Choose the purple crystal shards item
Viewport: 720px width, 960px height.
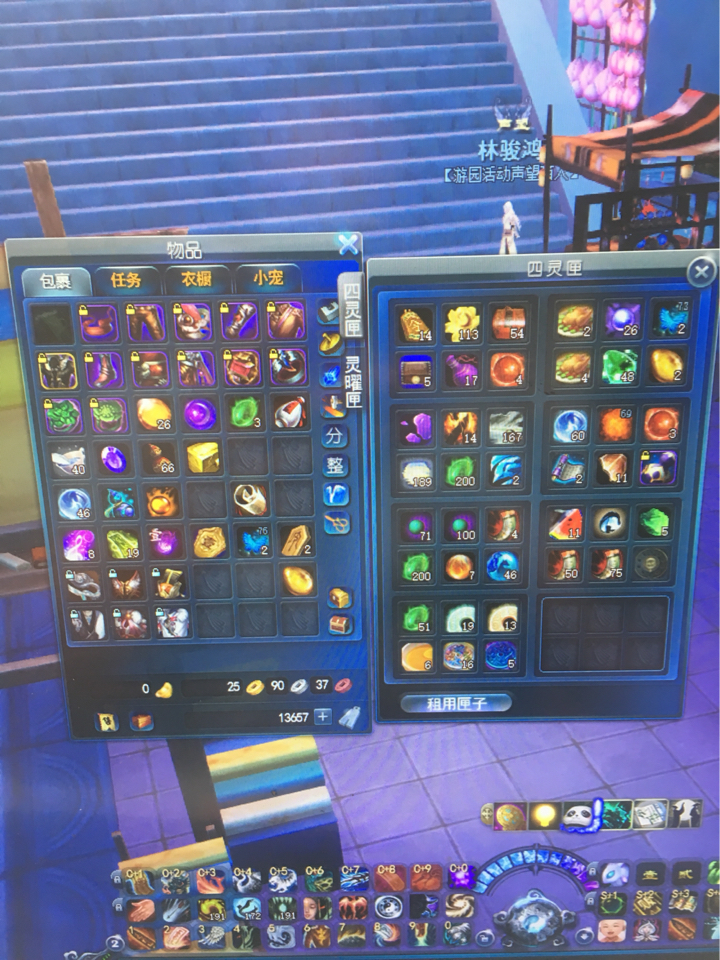click(415, 428)
